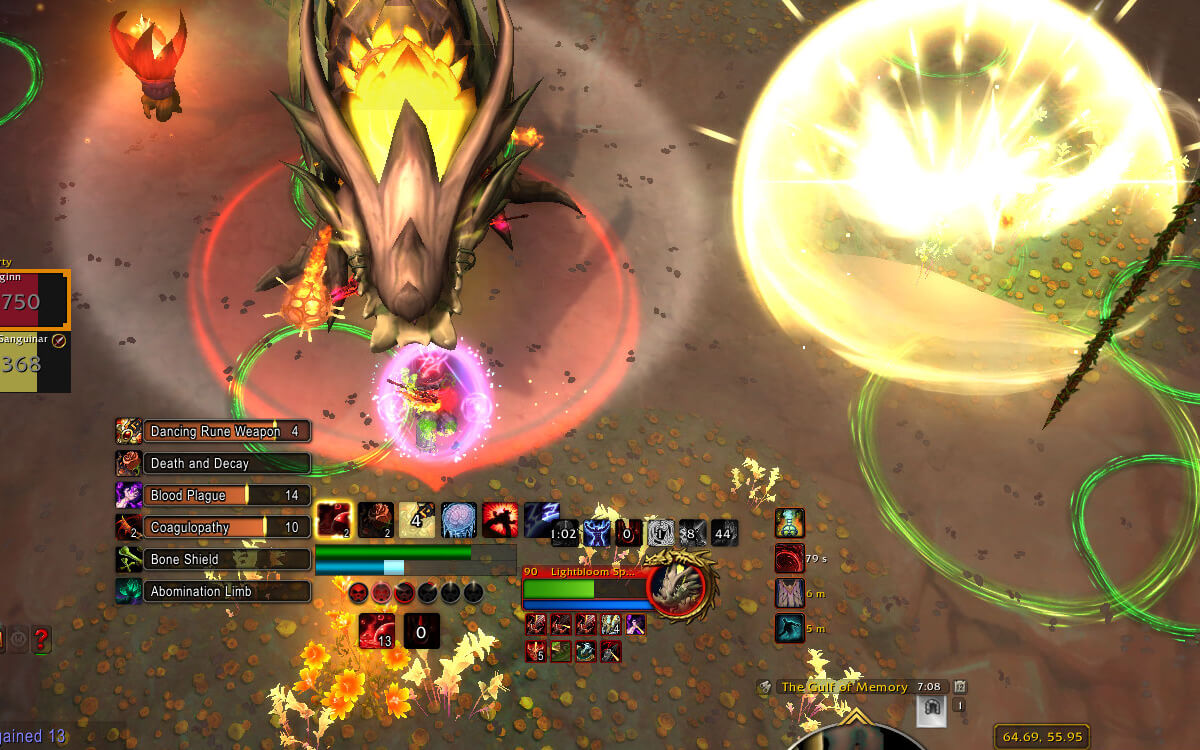Select the Abomination Limb tracker bar
This screenshot has height=750, width=1200.
click(x=226, y=592)
